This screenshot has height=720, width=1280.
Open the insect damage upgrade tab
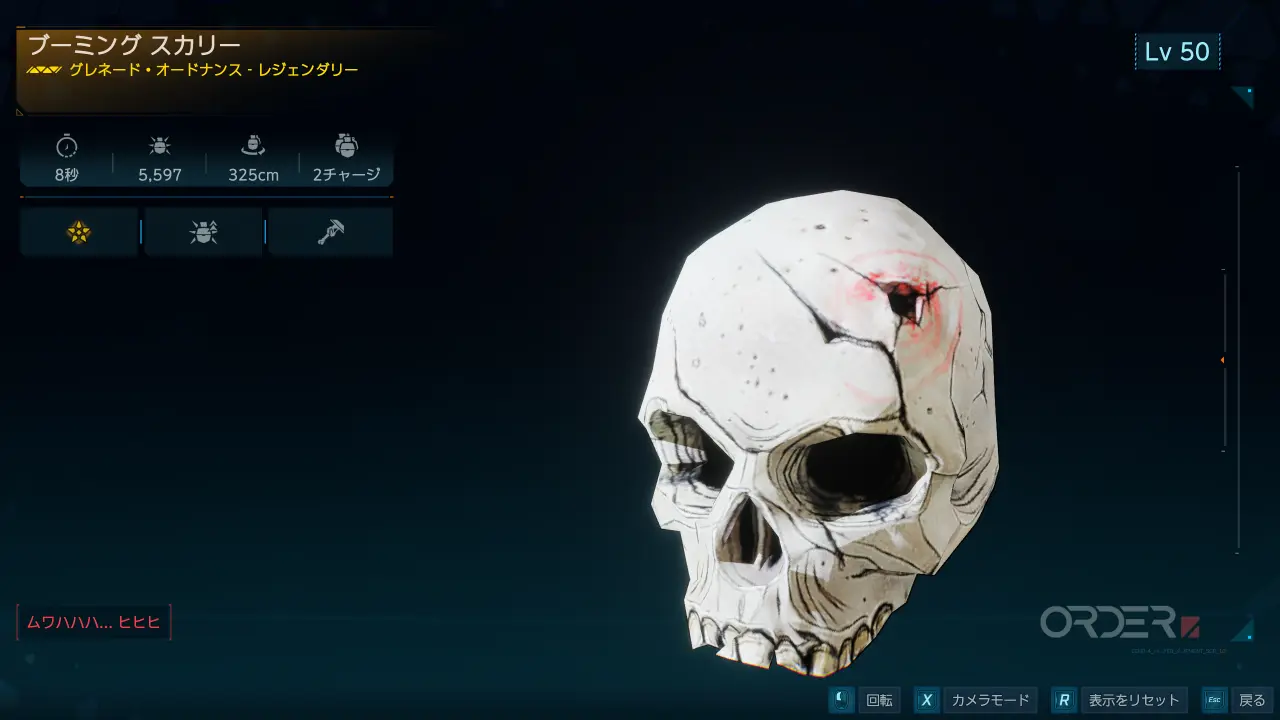tap(202, 231)
